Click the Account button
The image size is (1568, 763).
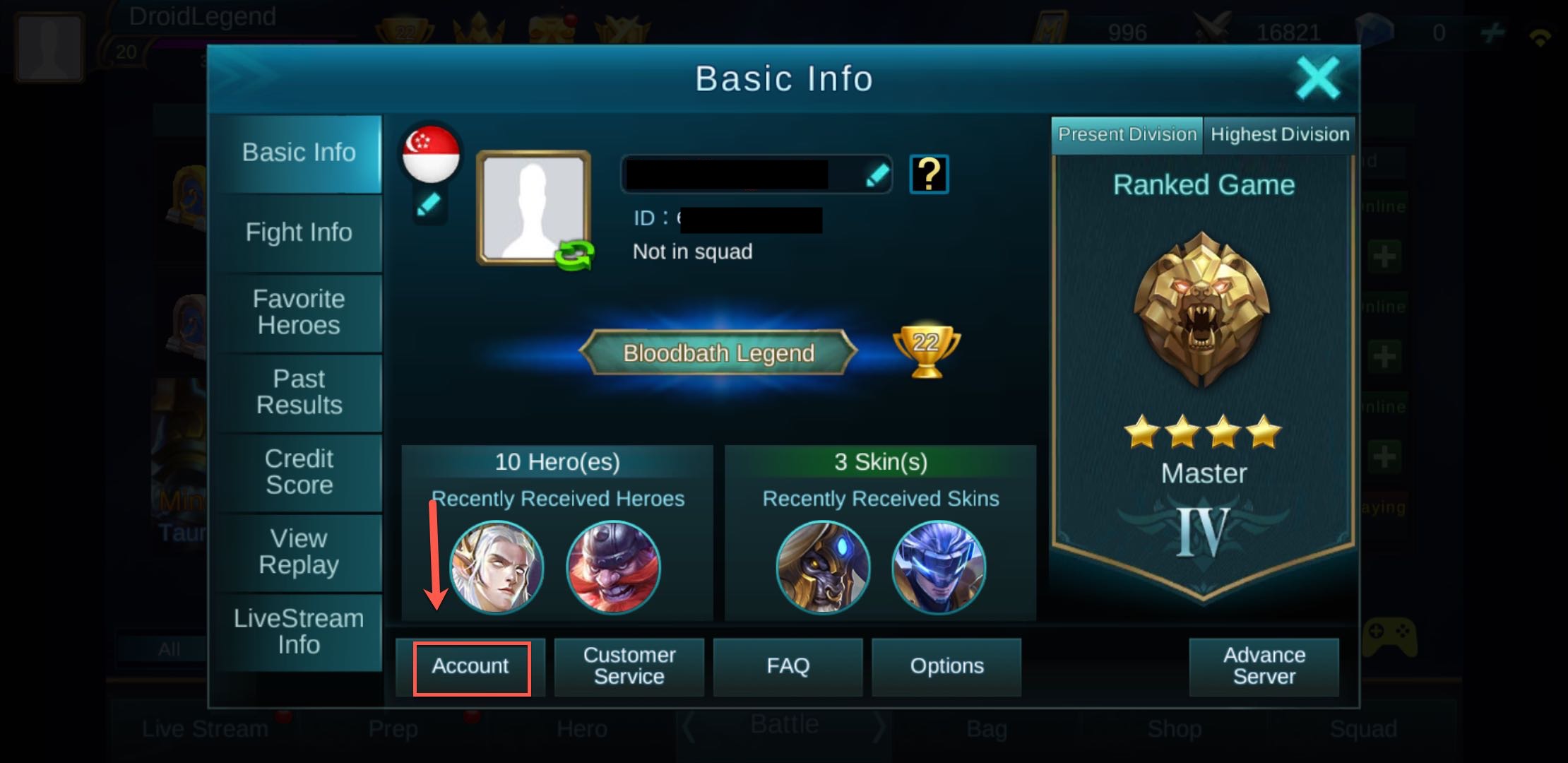[471, 667]
